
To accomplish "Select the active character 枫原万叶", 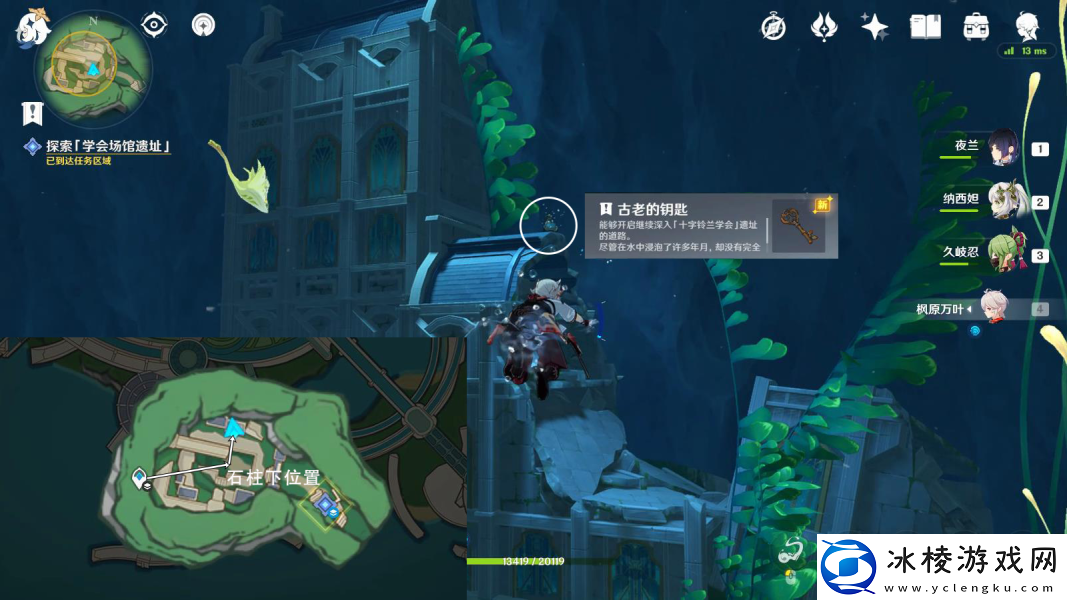I will pyautogui.click(x=990, y=308).
